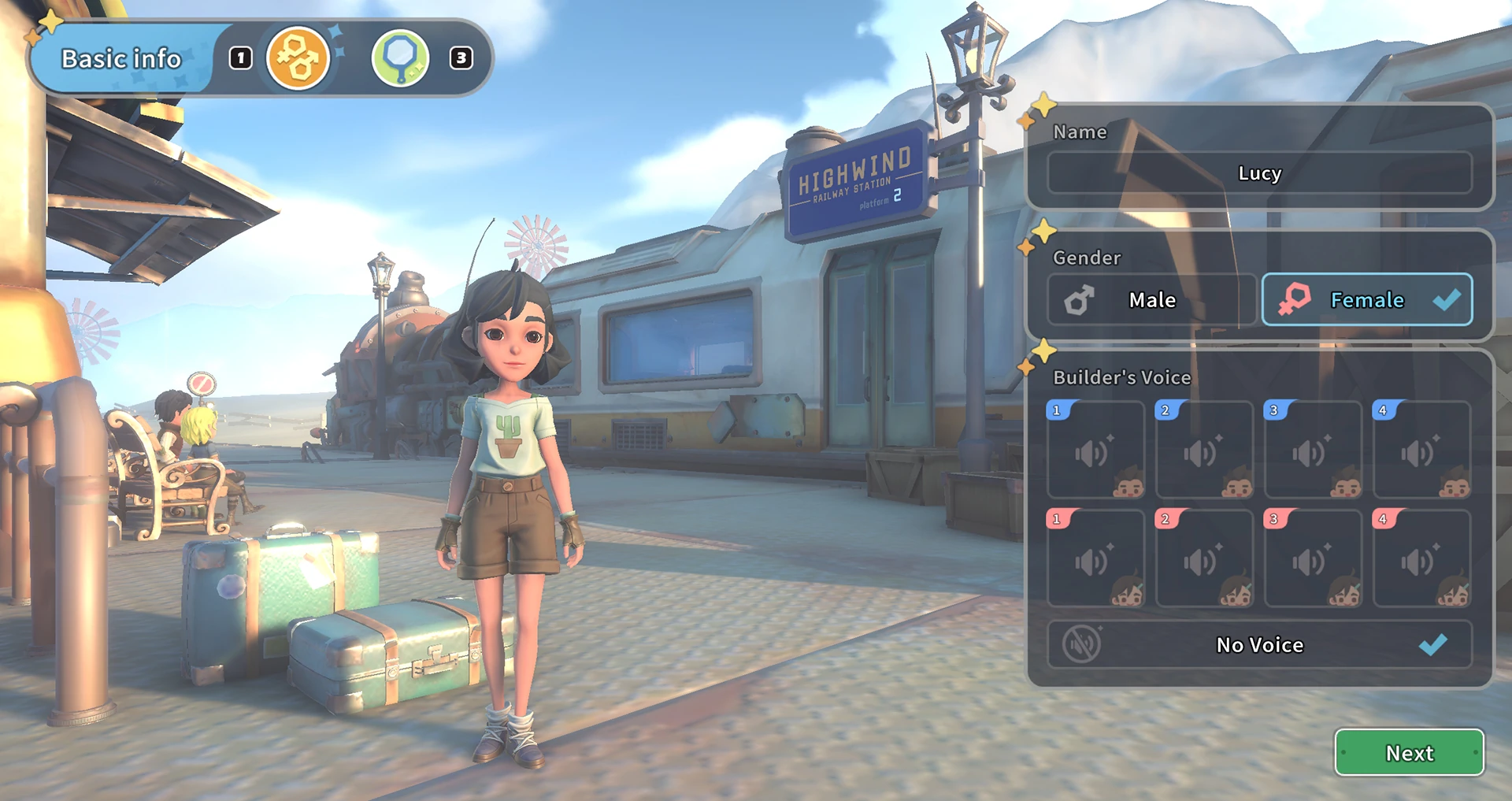
Task: Select pink voice option 3
Action: point(1313,559)
